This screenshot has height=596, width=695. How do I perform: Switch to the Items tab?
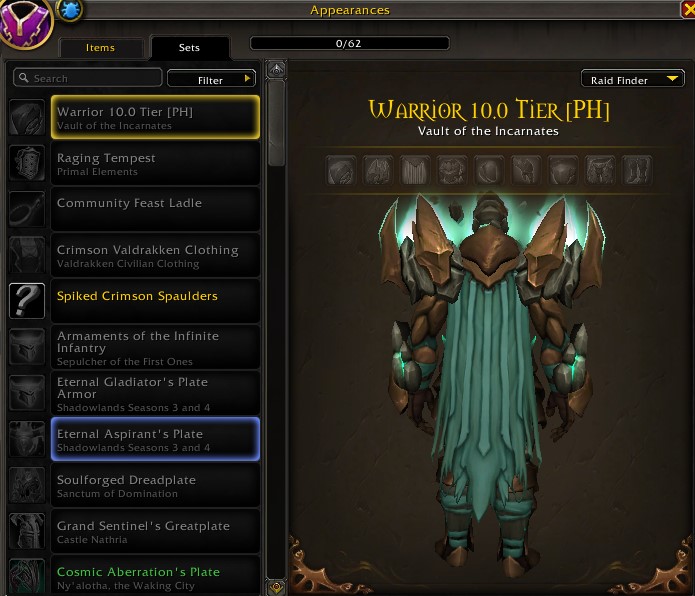click(100, 48)
